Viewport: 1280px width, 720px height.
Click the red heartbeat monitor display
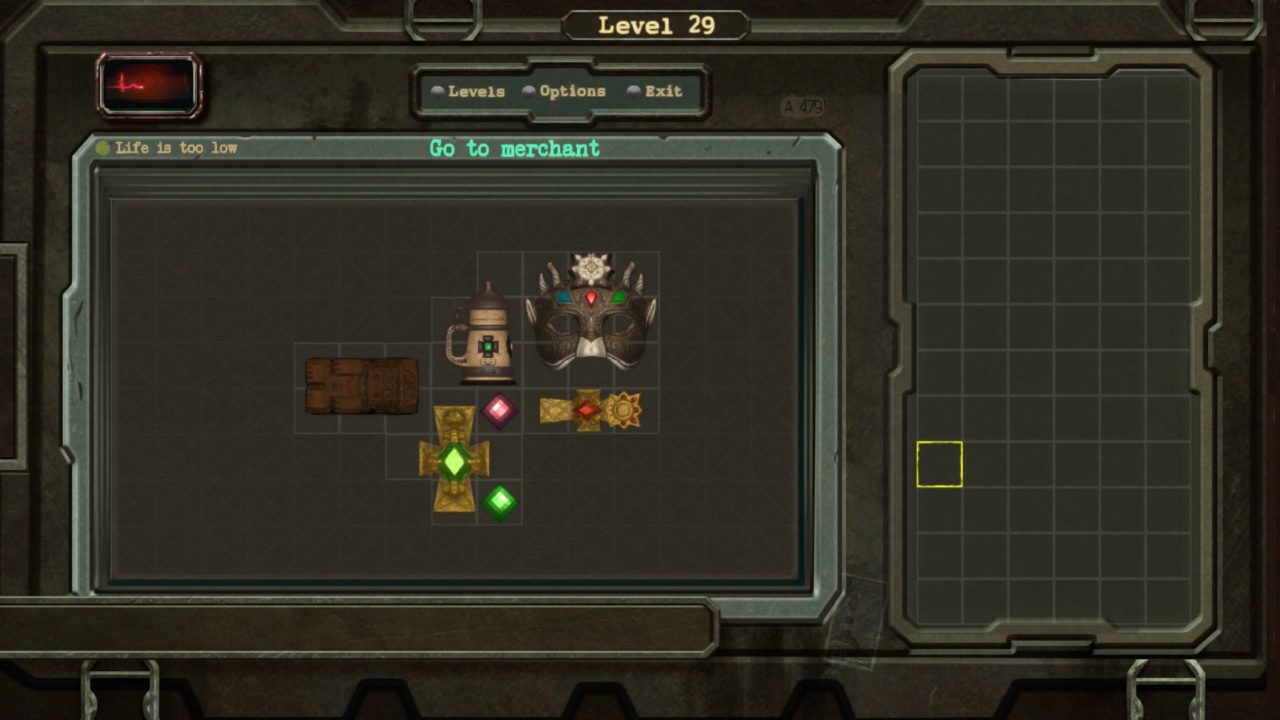150,87
